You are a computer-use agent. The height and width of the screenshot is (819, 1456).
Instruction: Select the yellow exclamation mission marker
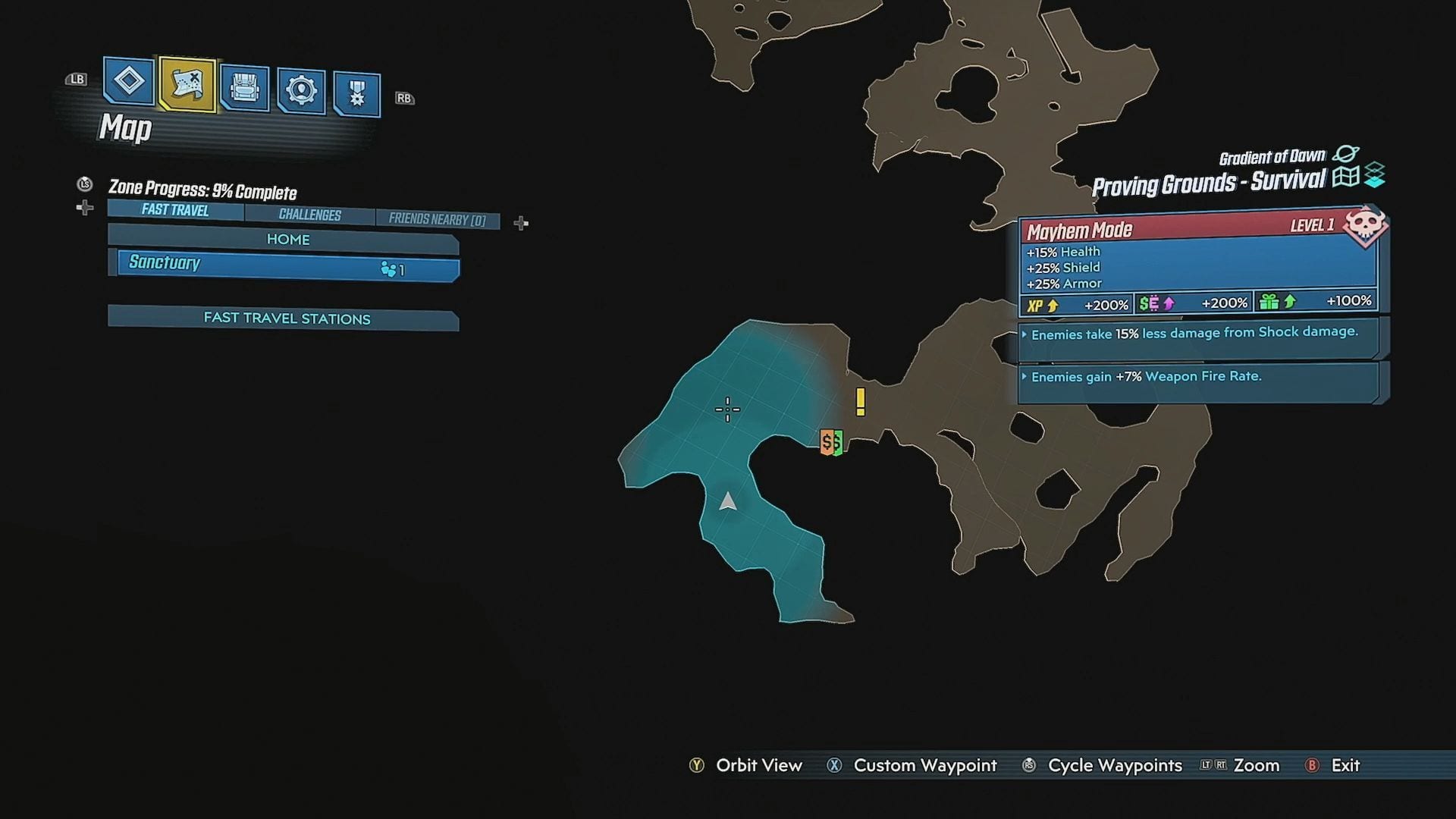pyautogui.click(x=860, y=401)
